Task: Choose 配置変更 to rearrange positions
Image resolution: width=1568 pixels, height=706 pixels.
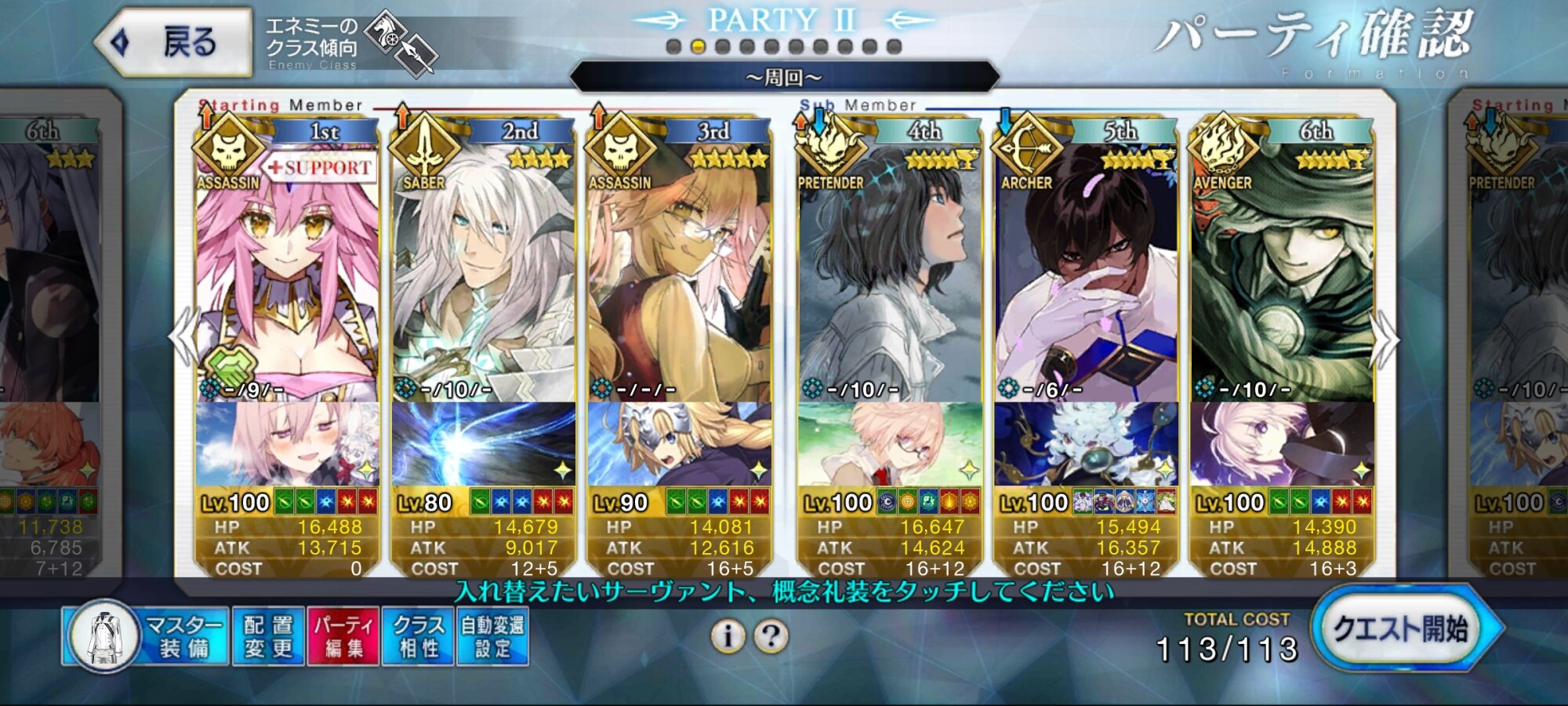Action: (x=268, y=636)
